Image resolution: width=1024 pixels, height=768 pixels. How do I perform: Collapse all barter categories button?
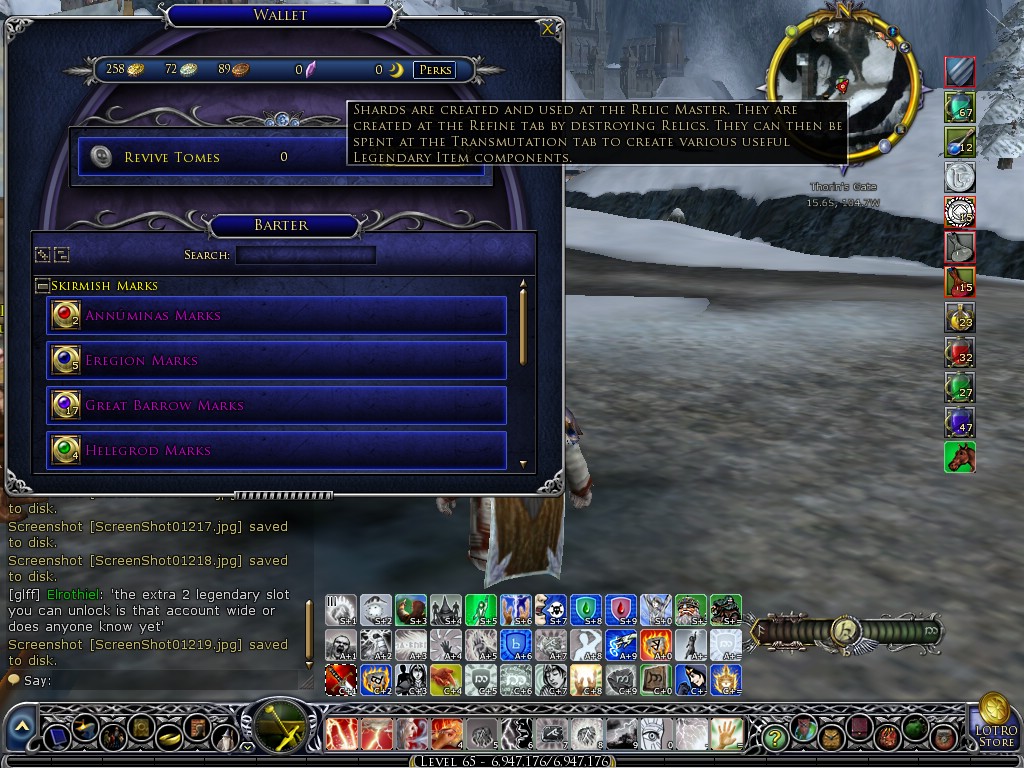(60, 255)
